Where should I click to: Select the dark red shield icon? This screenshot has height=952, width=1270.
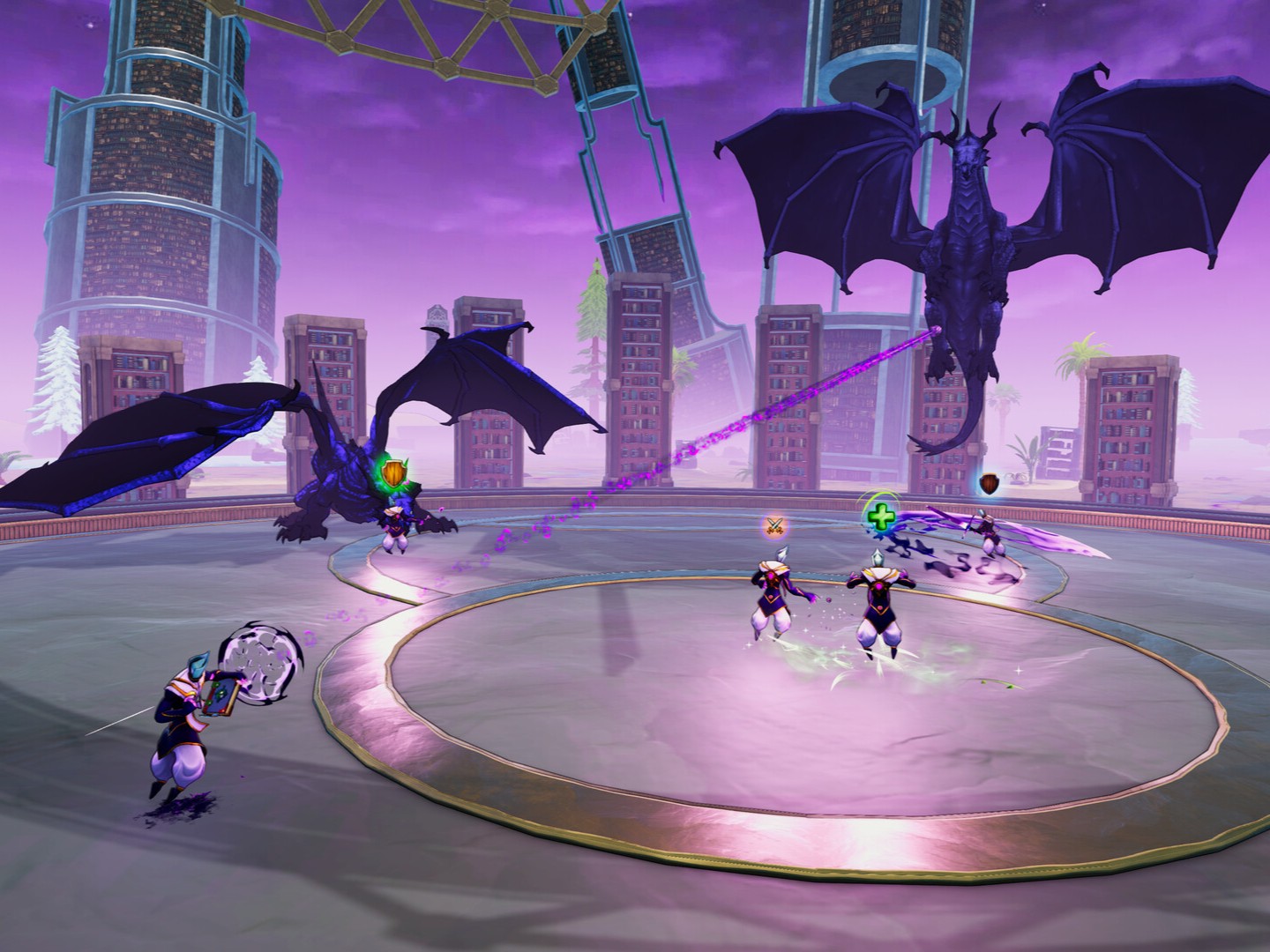(990, 483)
